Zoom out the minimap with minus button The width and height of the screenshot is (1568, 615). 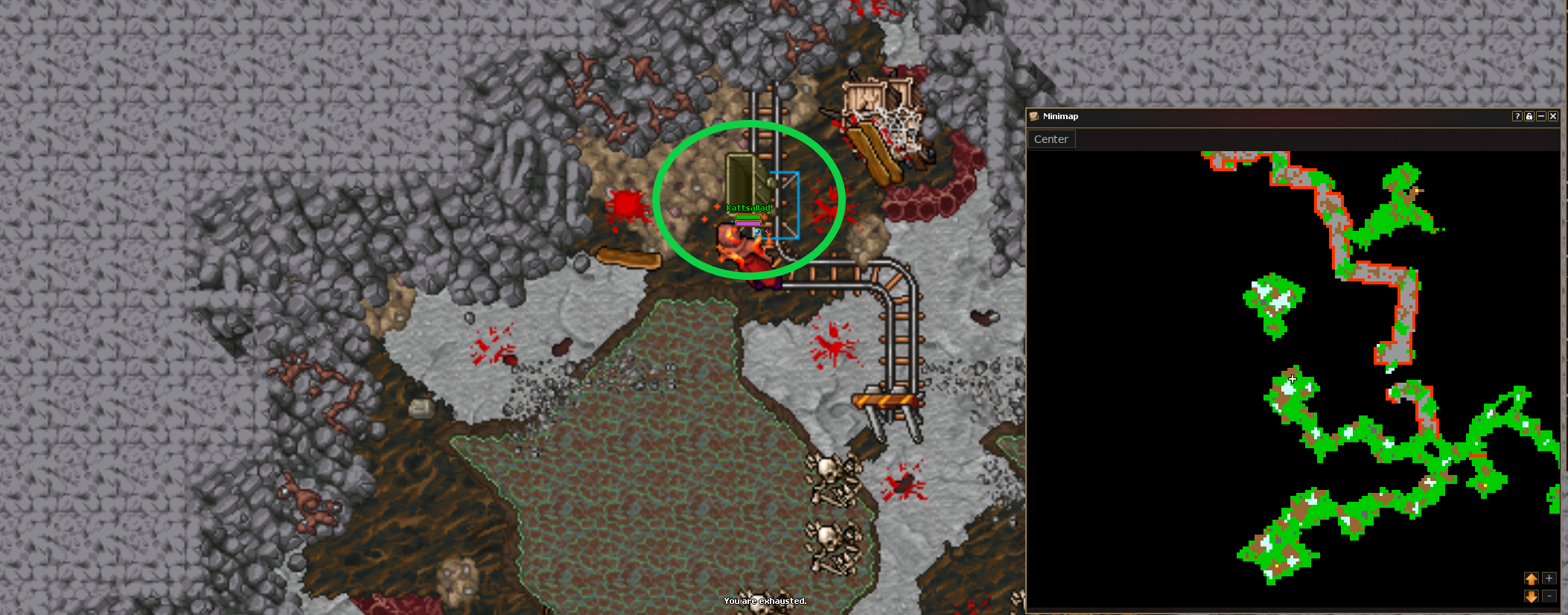tap(1549, 596)
